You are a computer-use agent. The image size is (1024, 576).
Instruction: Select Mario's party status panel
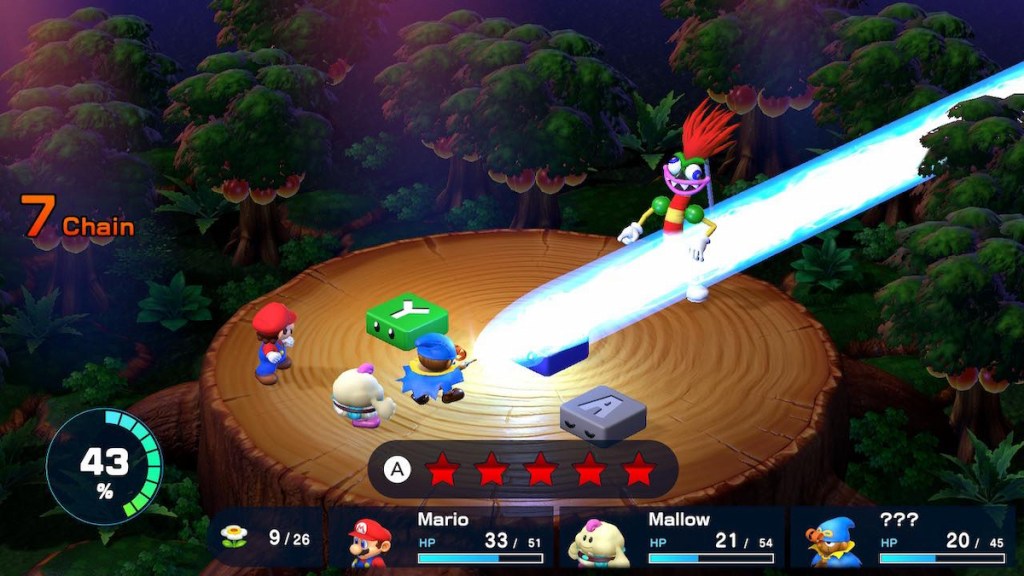pos(444,539)
